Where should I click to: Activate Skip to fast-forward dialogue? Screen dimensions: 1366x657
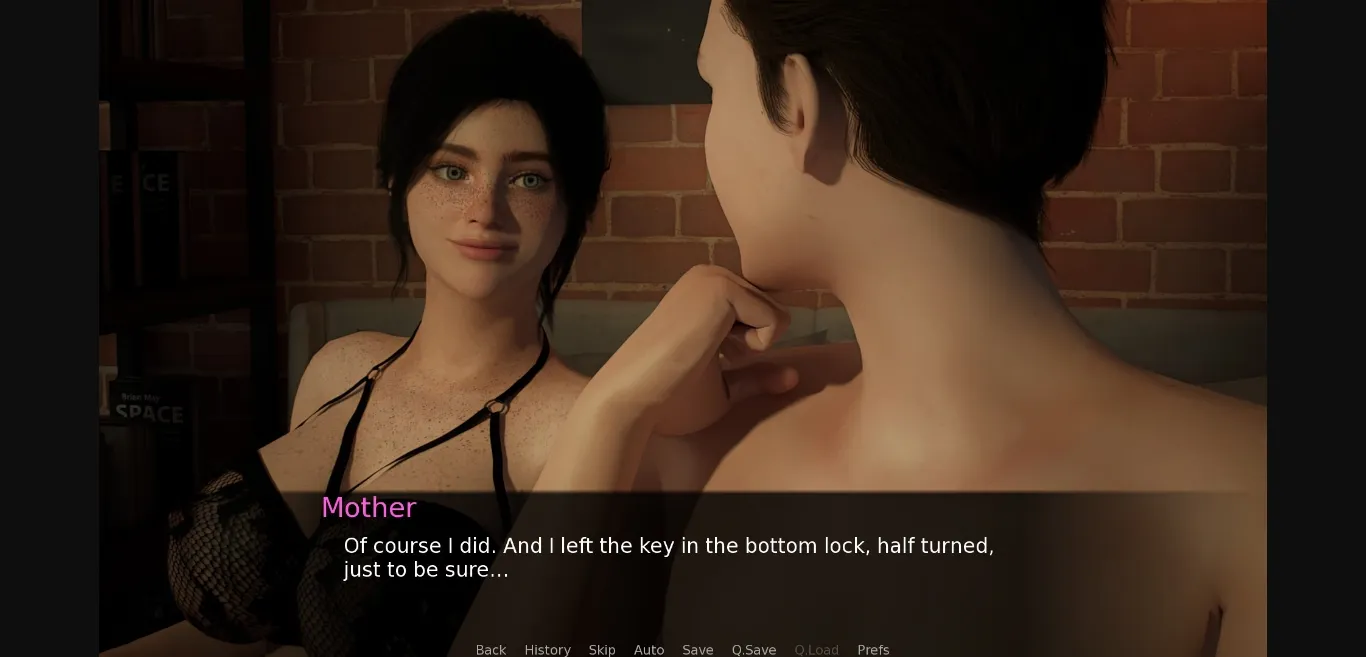tap(602, 649)
